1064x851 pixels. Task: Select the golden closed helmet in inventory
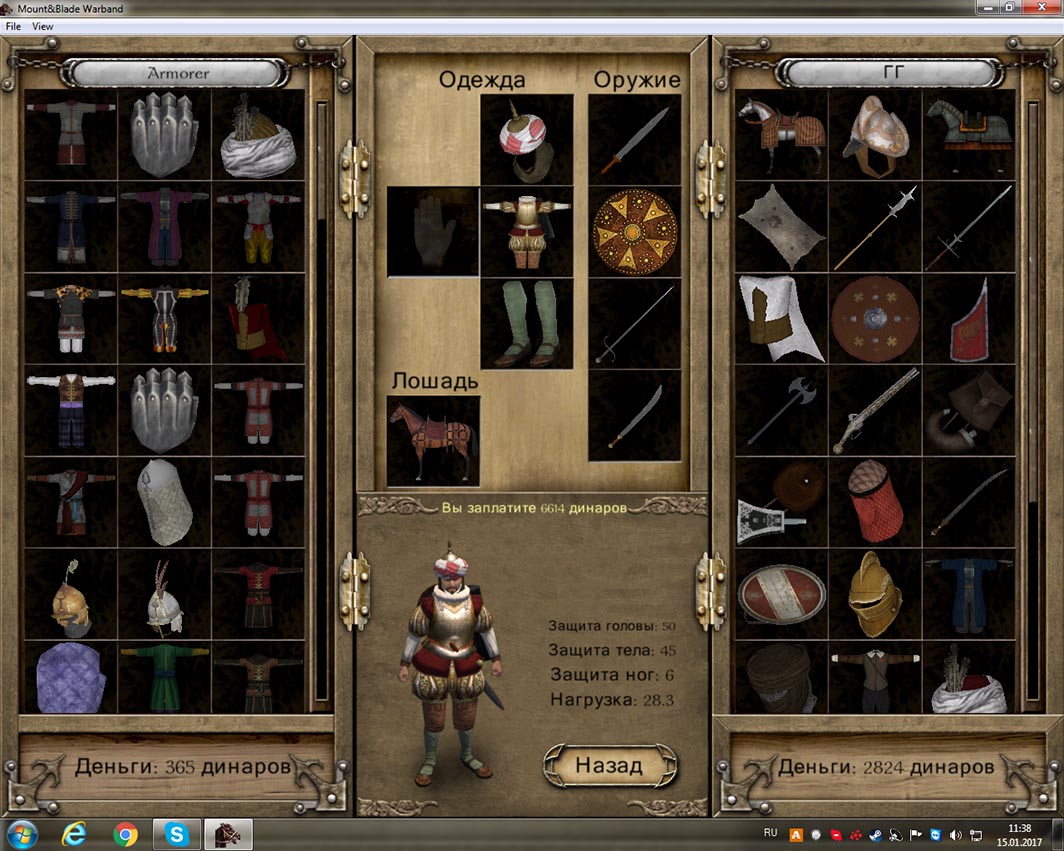tap(875, 594)
